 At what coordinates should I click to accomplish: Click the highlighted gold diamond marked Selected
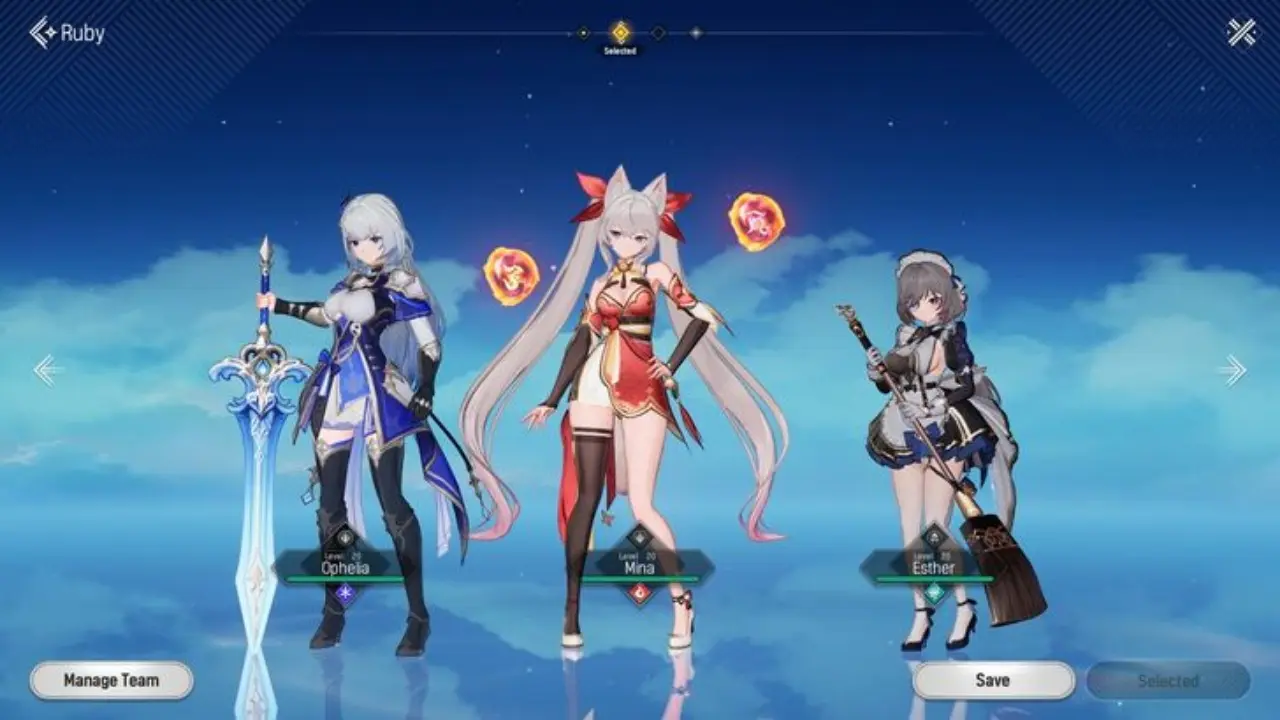[620, 32]
